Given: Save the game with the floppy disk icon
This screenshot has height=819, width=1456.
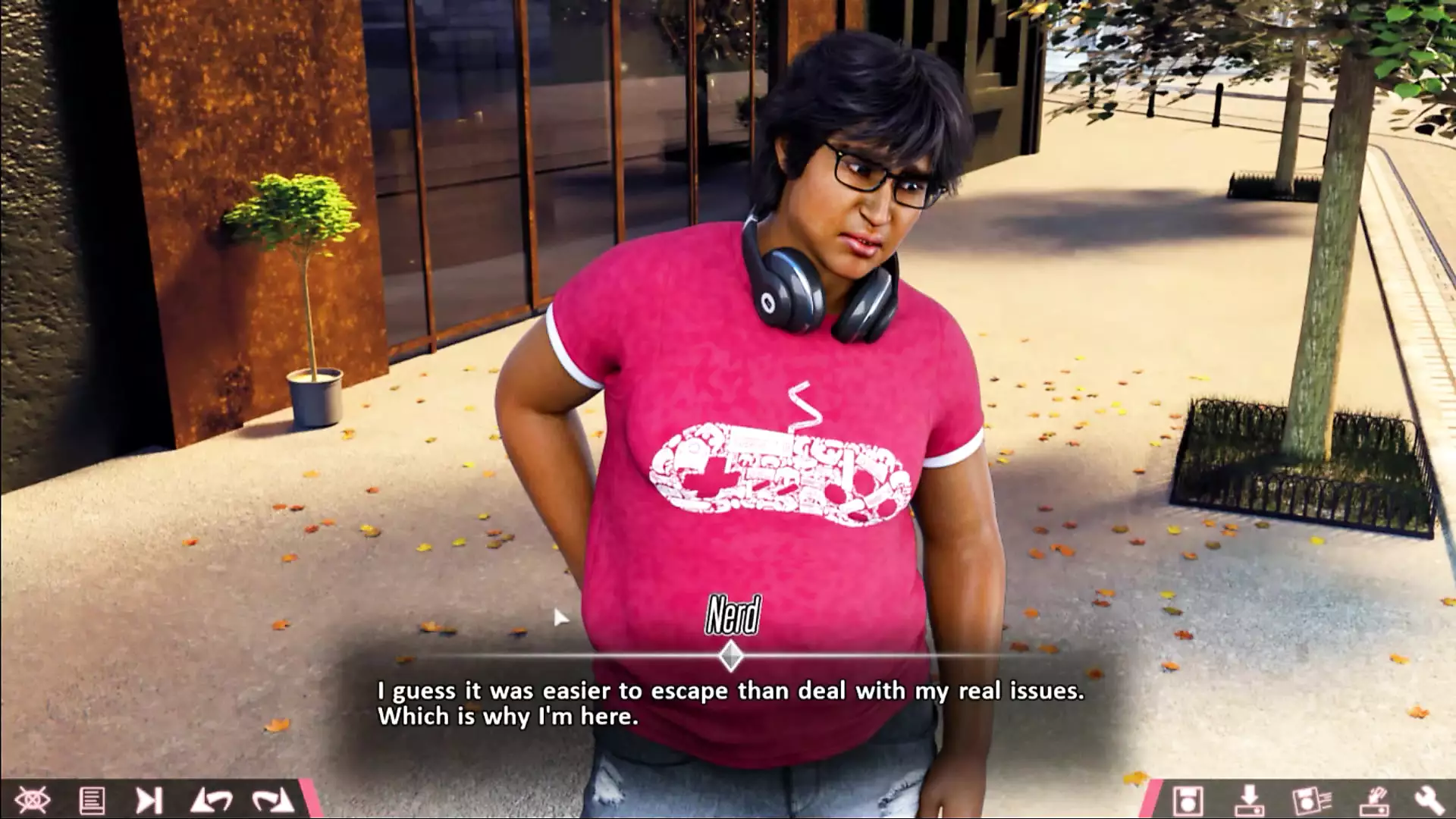Looking at the screenshot, I should pyautogui.click(x=1187, y=799).
